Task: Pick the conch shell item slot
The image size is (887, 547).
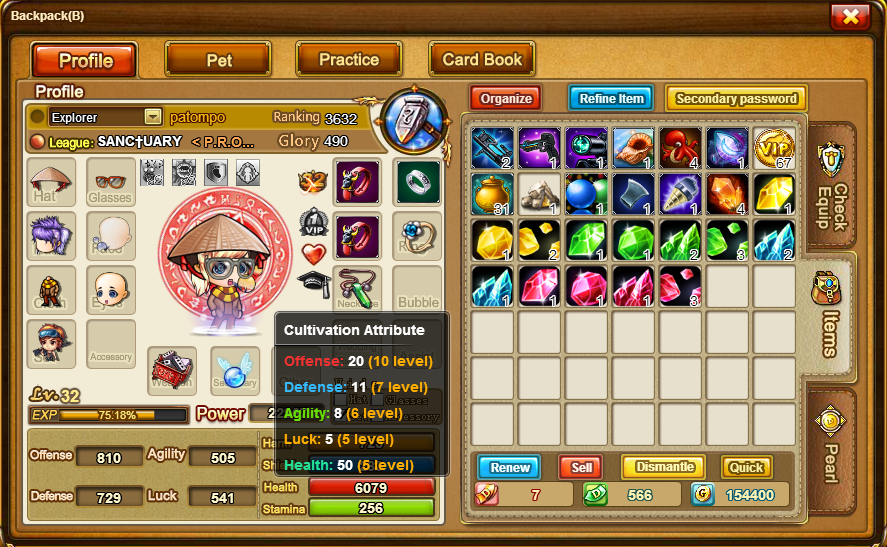Action: (x=633, y=148)
